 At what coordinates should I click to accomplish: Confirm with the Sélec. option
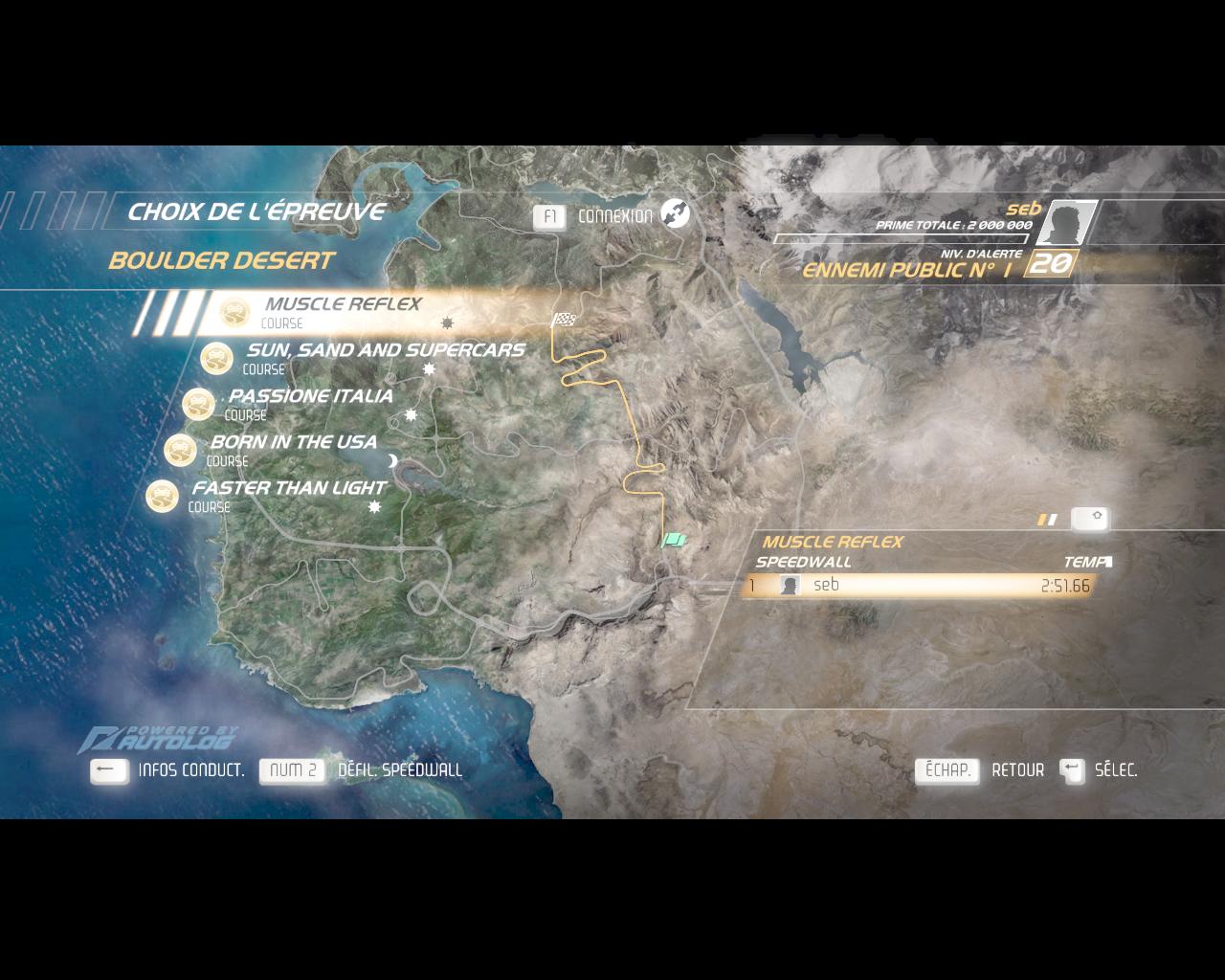coord(1072,770)
